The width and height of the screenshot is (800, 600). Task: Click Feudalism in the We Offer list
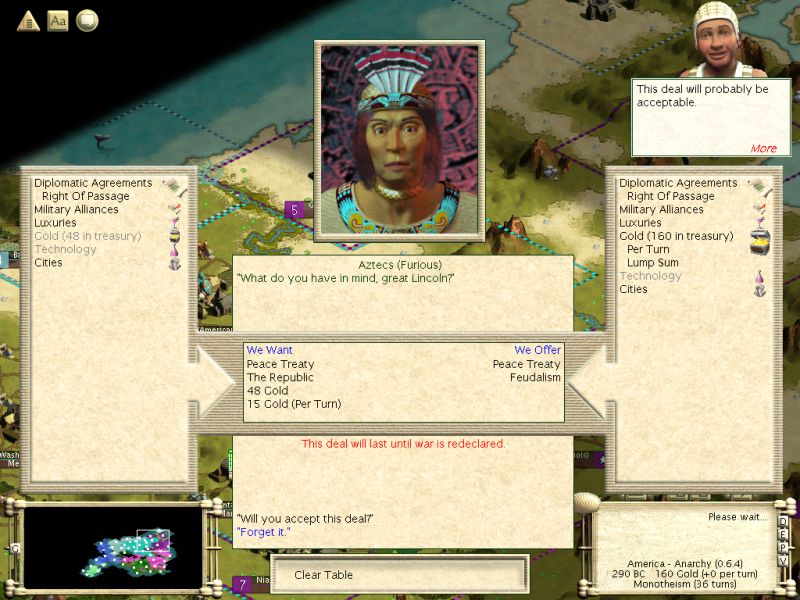click(535, 378)
